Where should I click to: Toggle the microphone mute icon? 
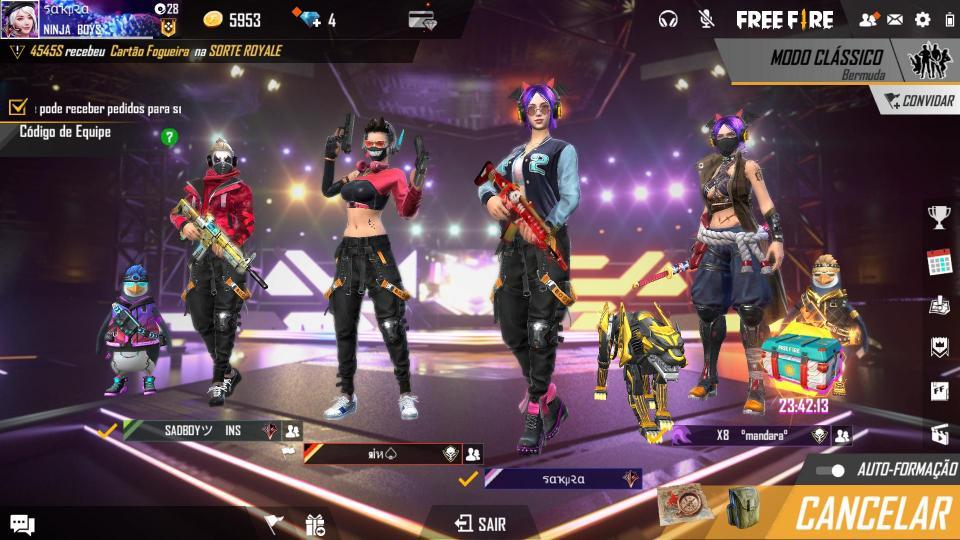point(706,19)
